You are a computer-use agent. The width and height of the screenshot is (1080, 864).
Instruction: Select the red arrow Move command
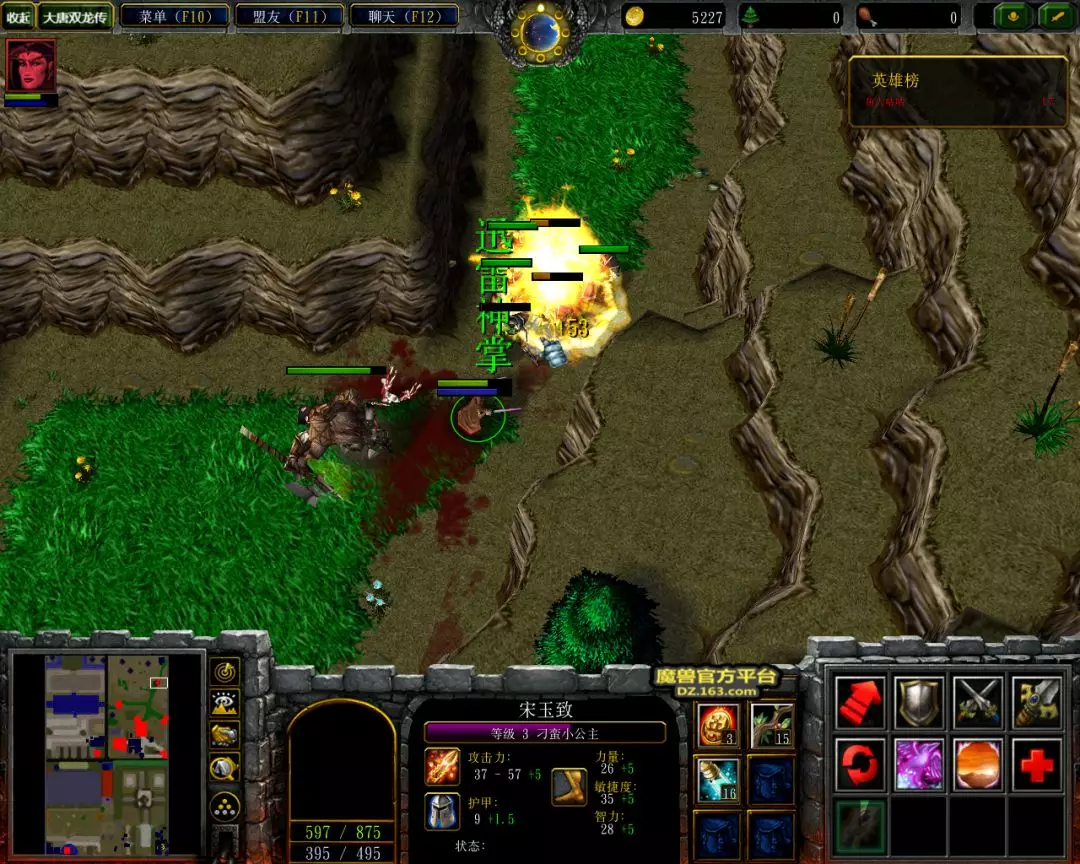pos(860,702)
